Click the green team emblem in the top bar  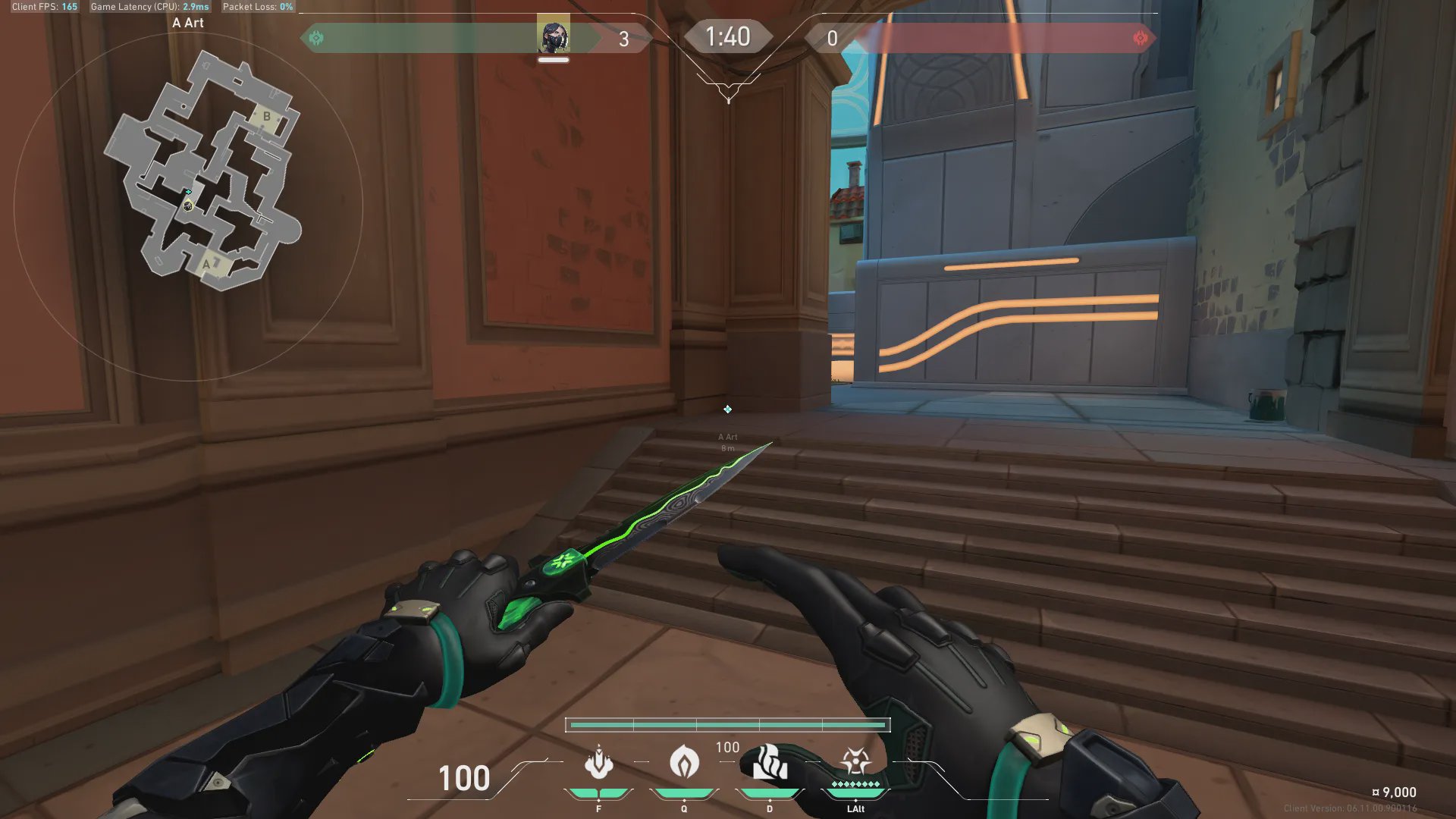tap(316, 38)
